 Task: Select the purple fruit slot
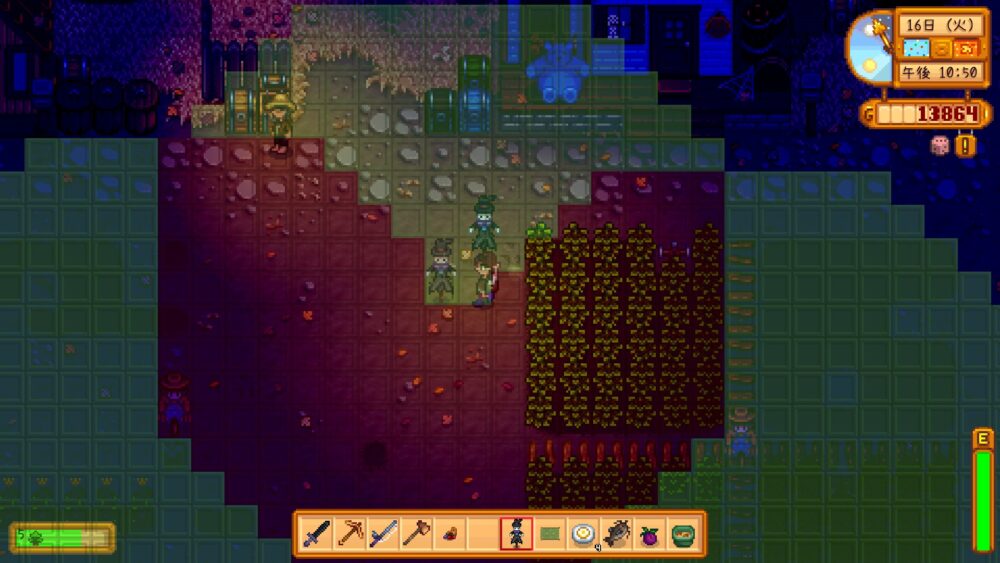tap(649, 534)
